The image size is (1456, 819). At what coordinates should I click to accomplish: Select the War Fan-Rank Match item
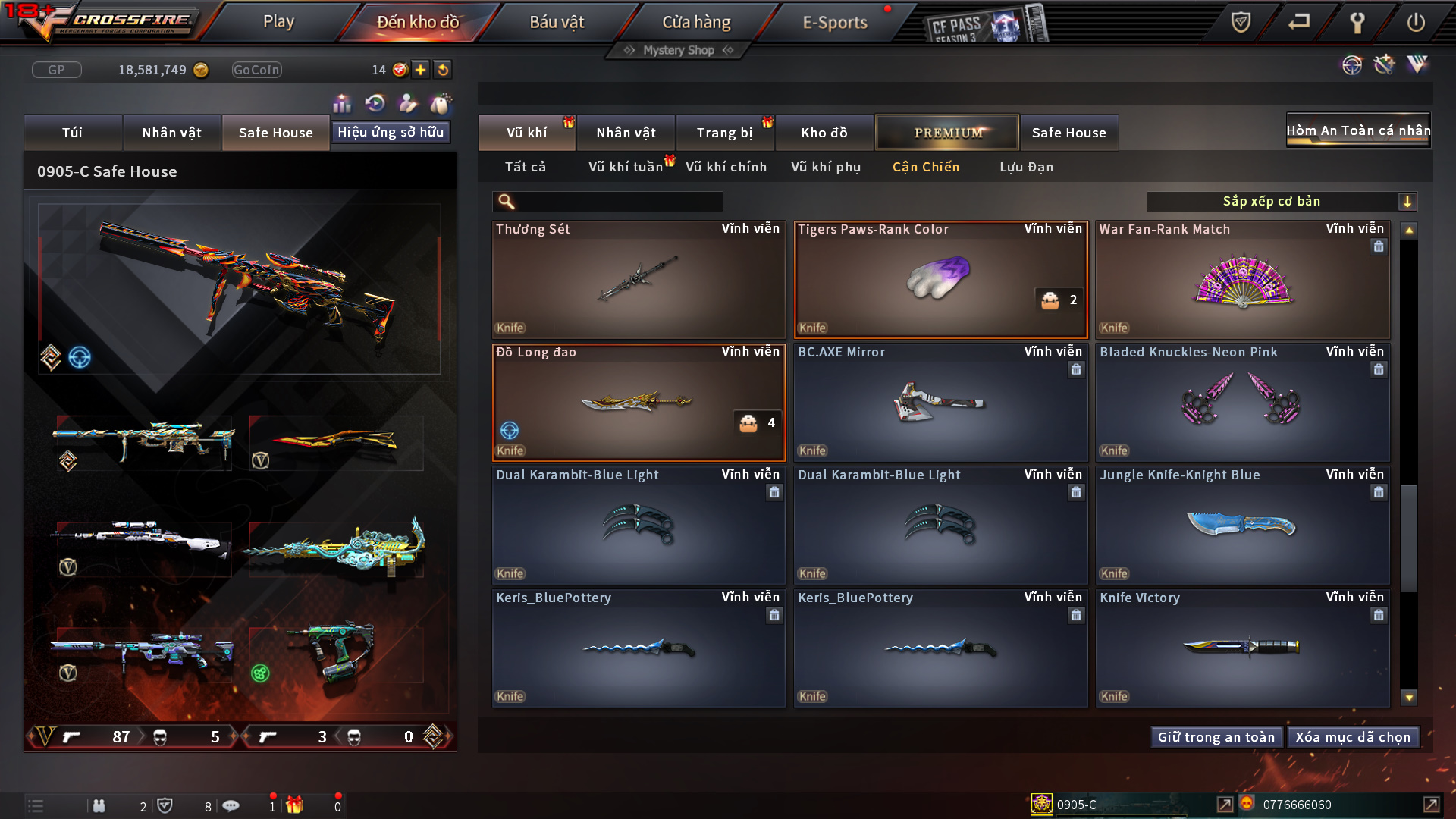(1242, 280)
